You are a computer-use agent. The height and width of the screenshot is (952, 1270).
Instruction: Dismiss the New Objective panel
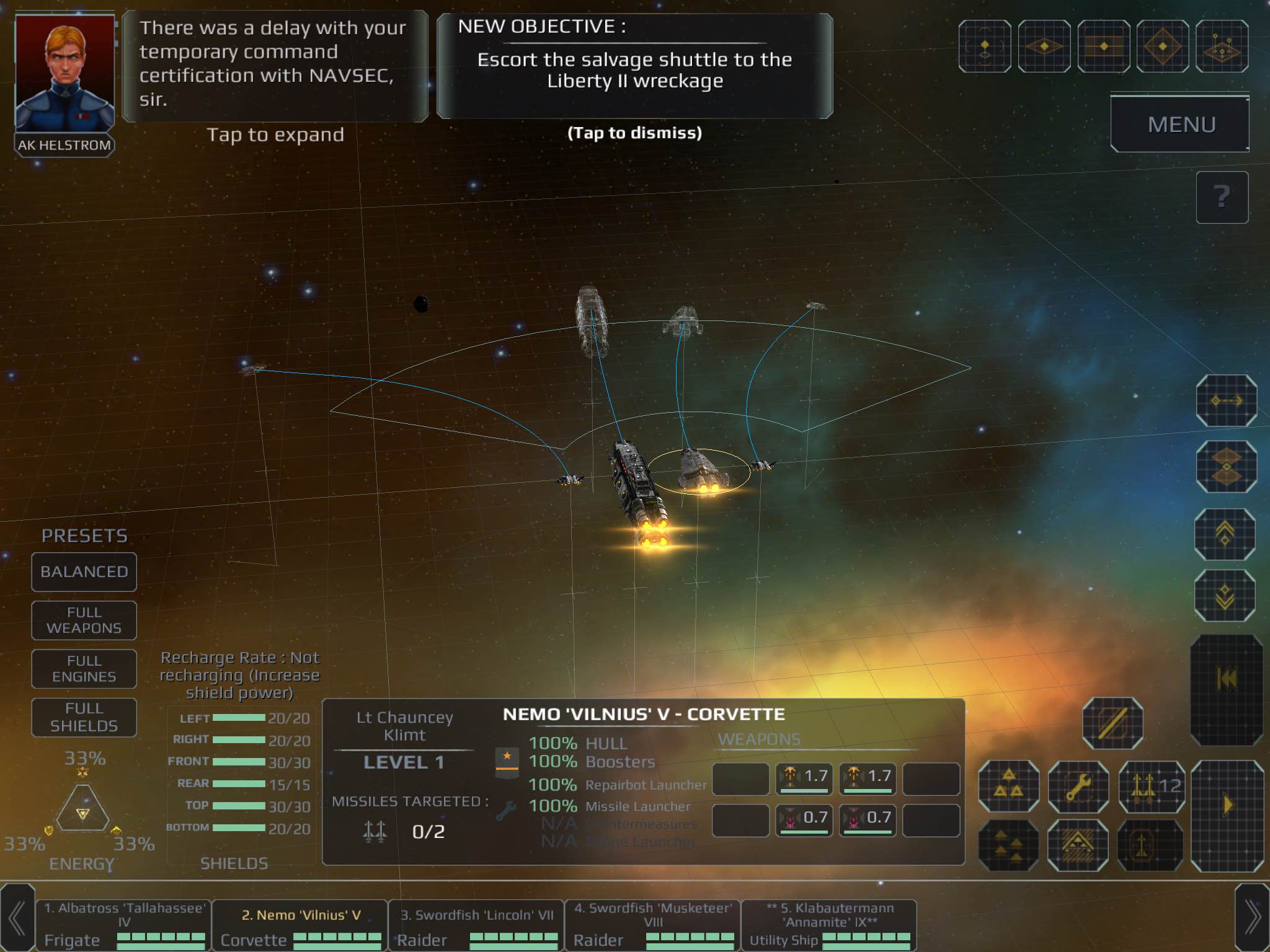pyautogui.click(x=634, y=67)
